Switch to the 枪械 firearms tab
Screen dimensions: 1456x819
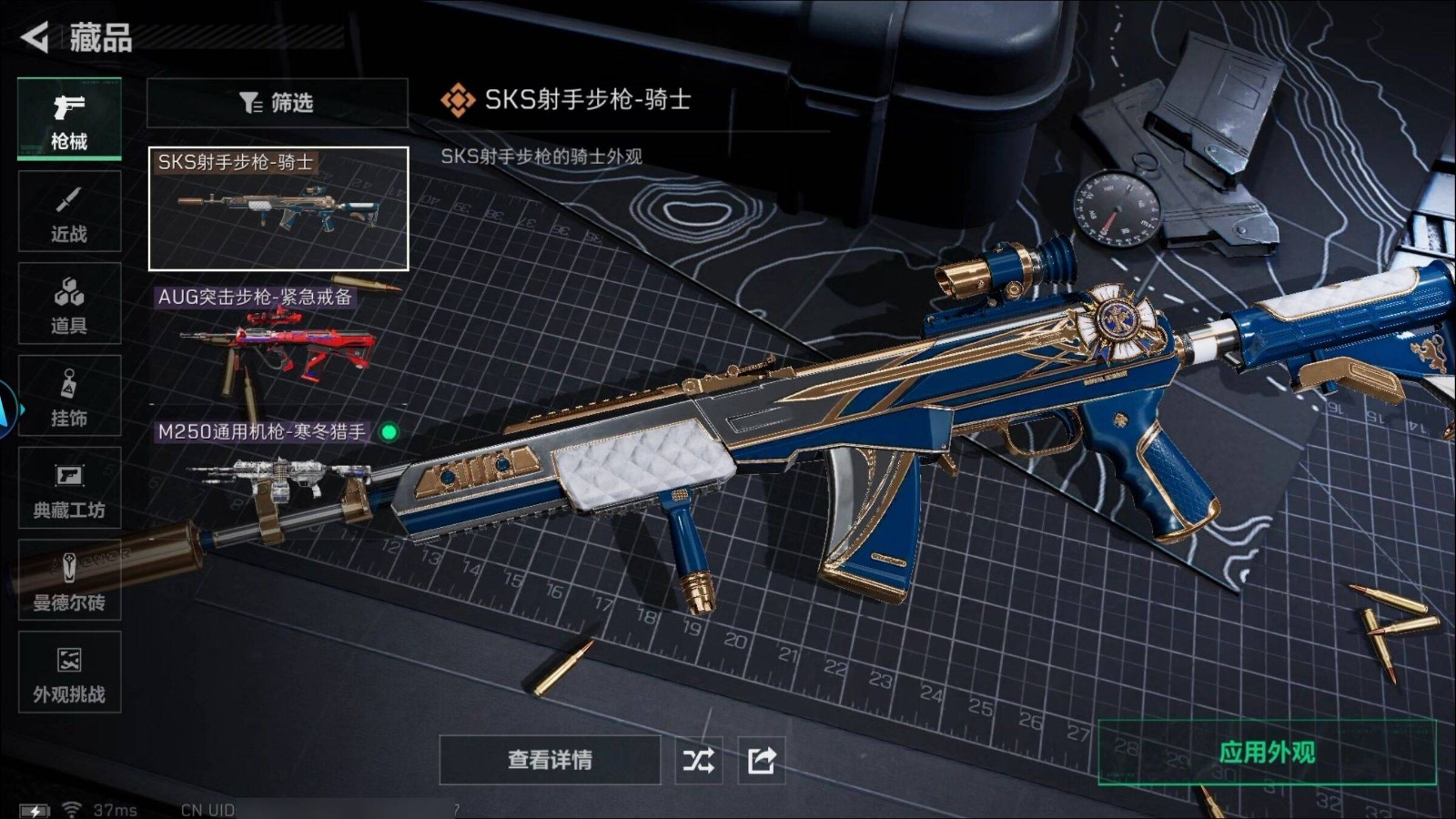click(69, 120)
